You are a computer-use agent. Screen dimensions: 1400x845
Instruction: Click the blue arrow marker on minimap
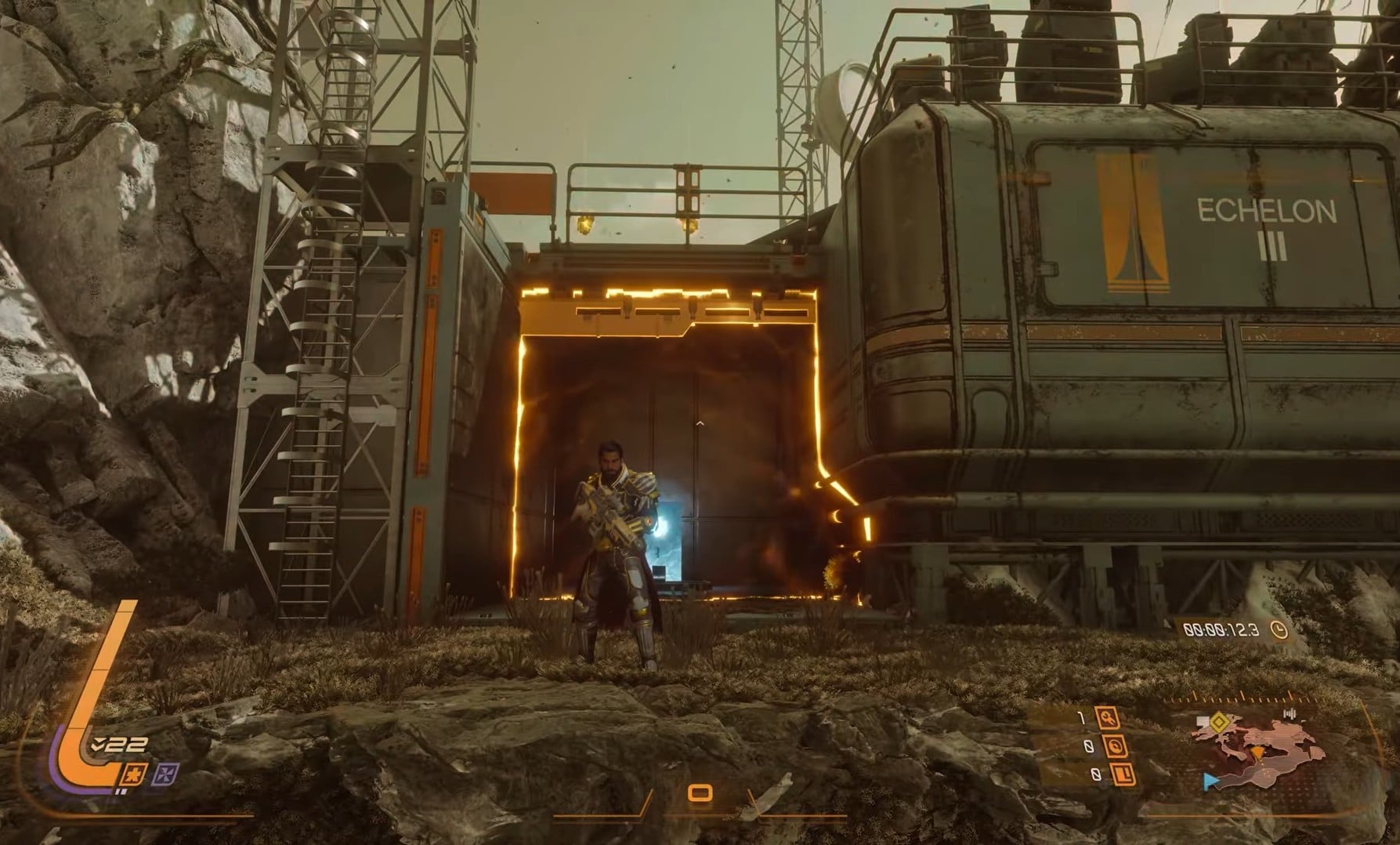tap(1210, 780)
